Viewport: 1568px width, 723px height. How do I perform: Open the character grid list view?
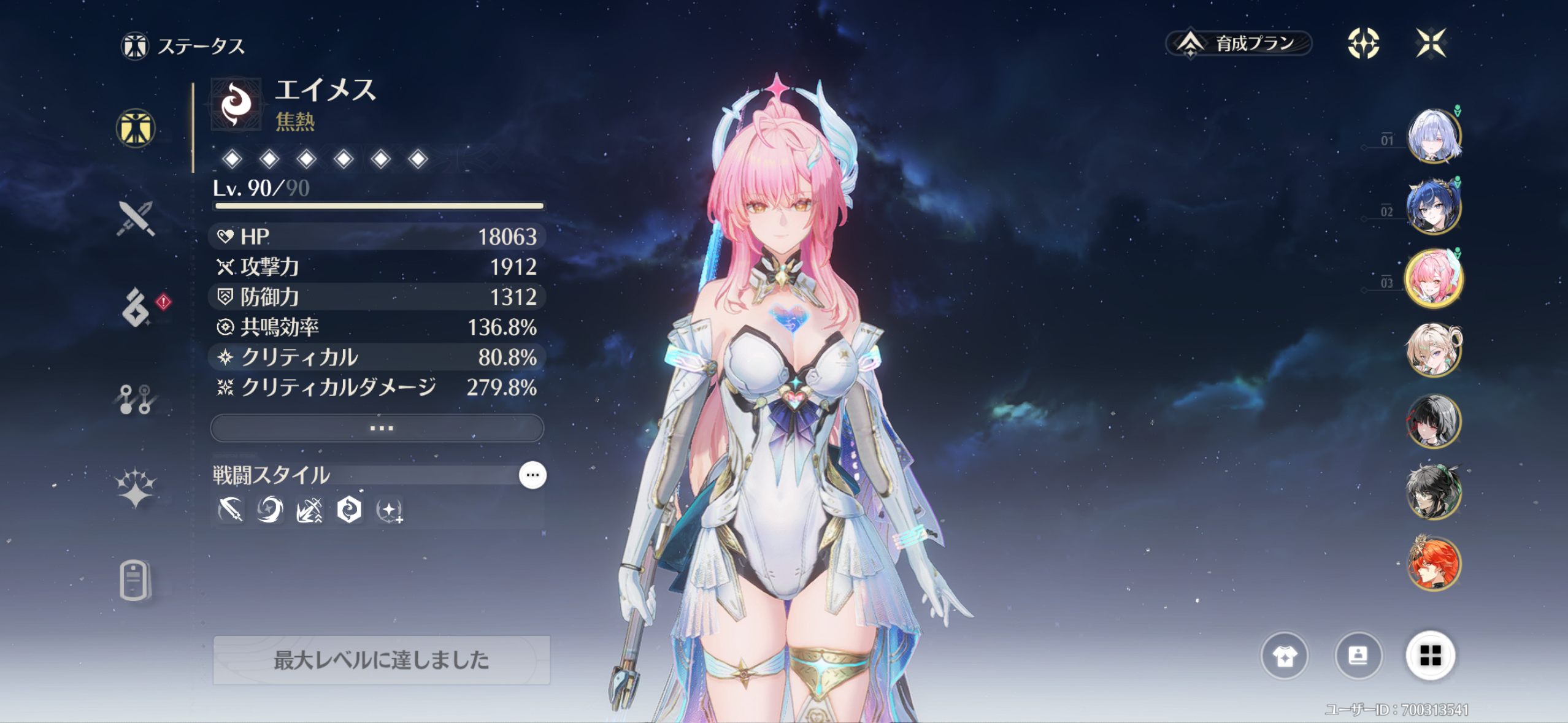[x=1431, y=656]
